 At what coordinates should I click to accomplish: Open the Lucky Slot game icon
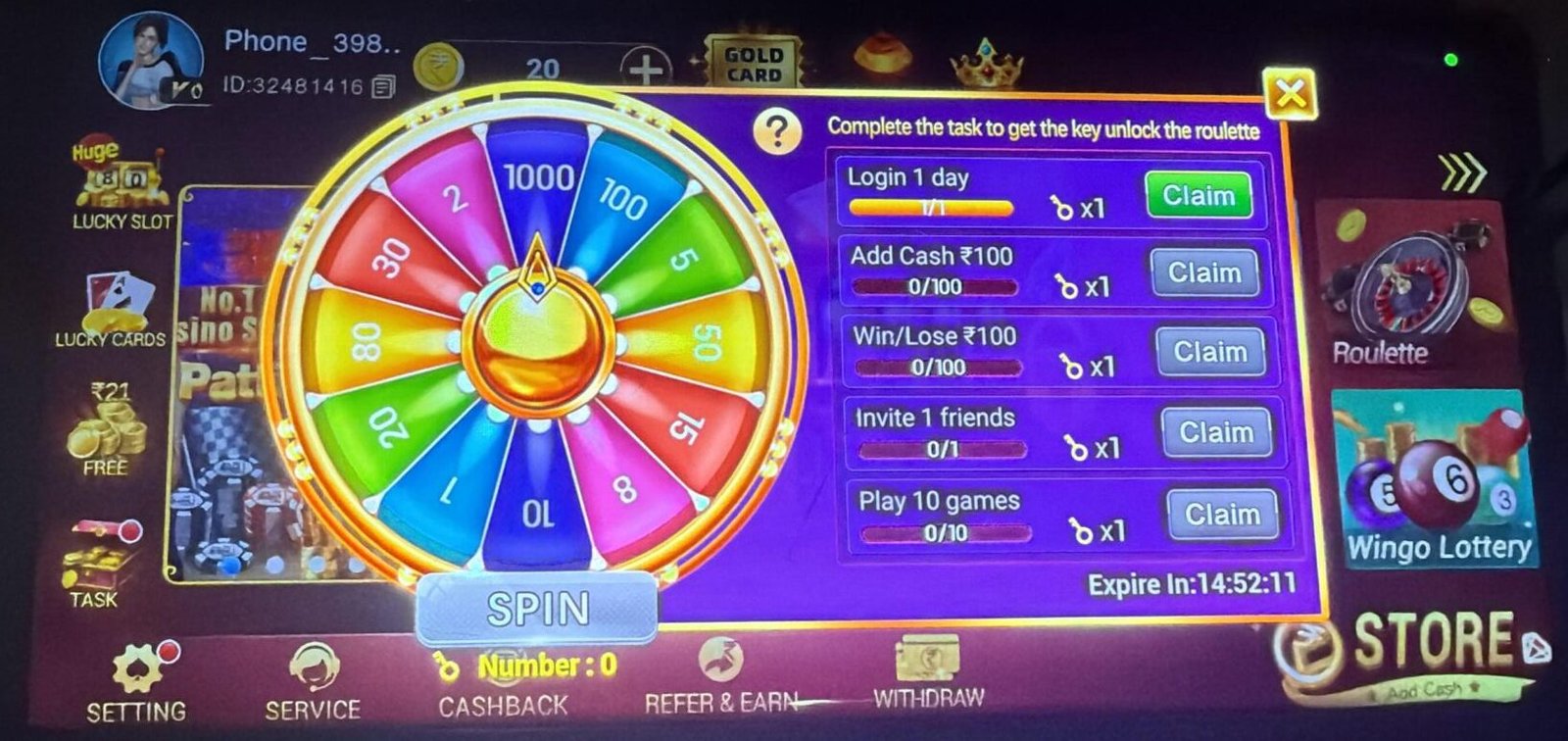[120, 181]
